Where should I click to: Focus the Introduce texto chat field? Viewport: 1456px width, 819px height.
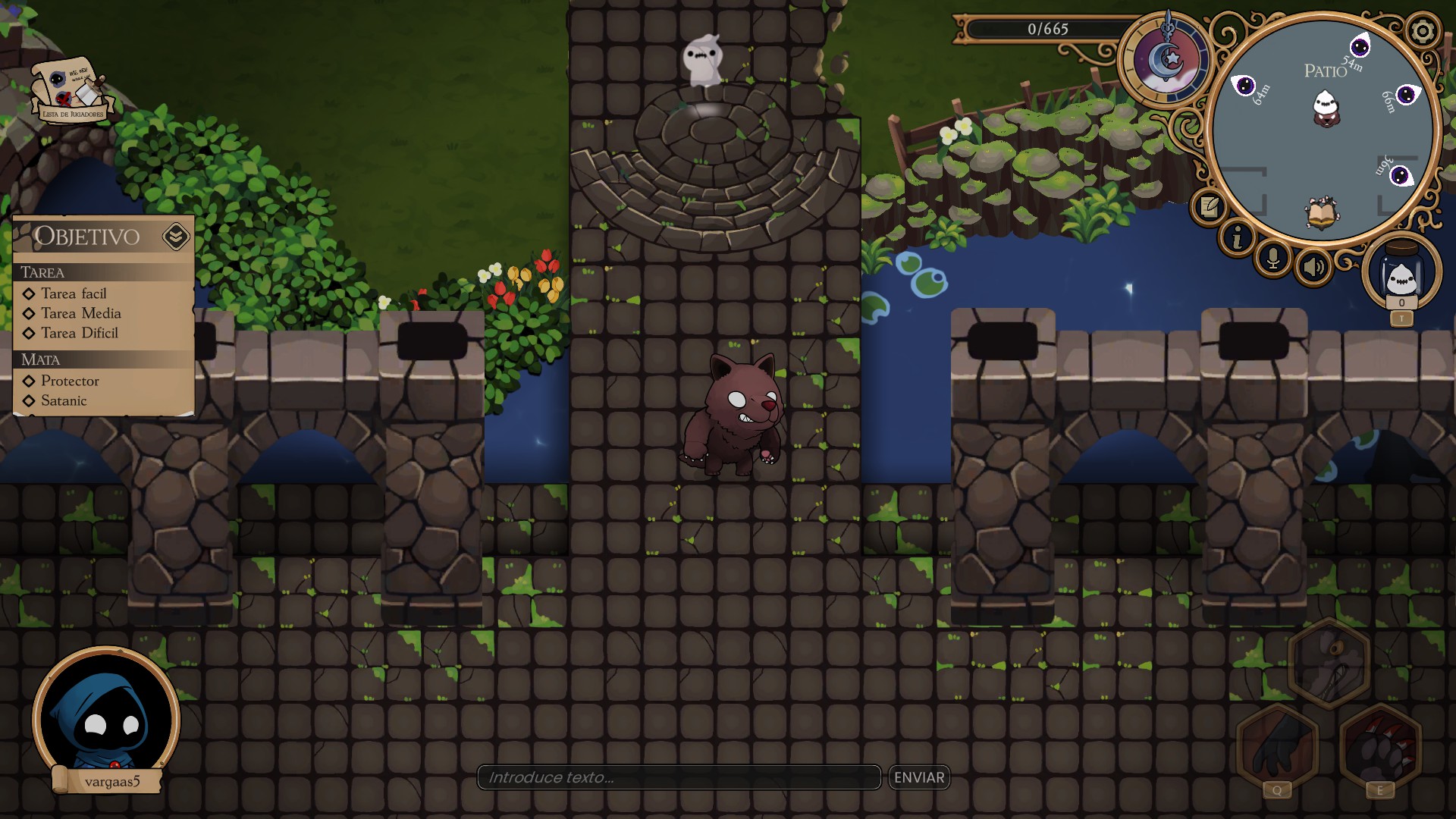[x=679, y=777]
